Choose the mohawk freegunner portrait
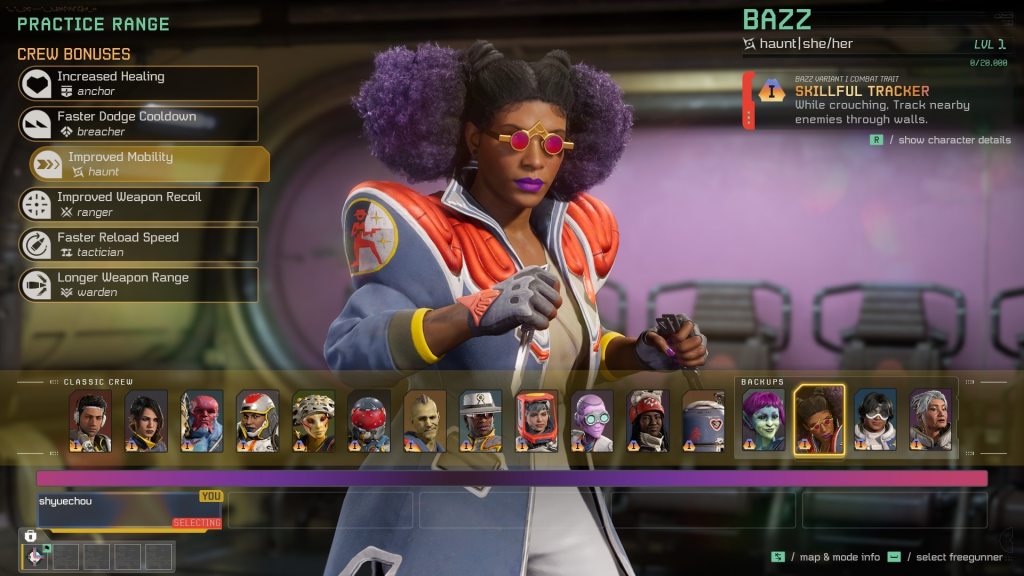The height and width of the screenshot is (576, 1024). [424, 421]
